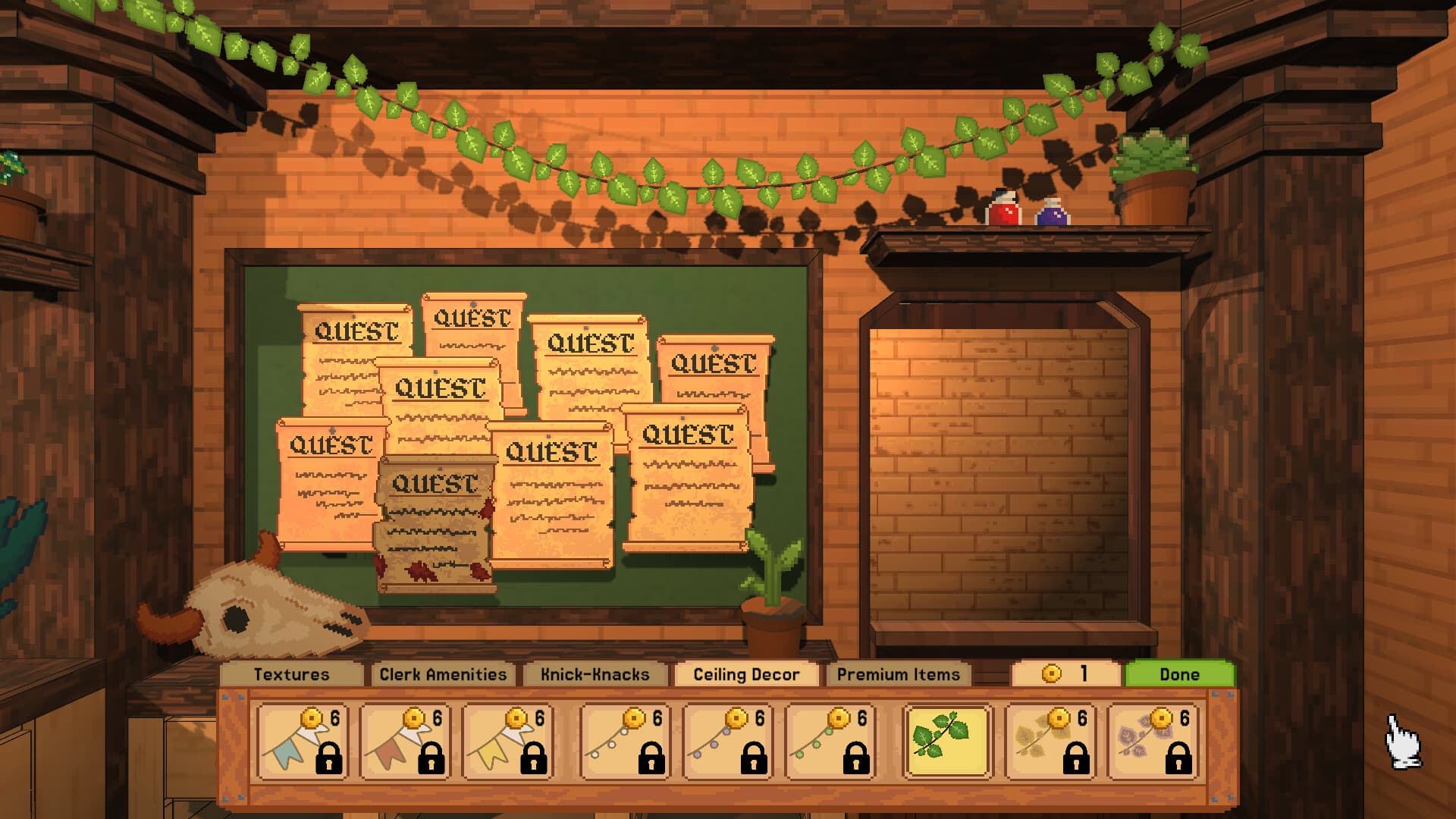Open the Knick-Knacks tab
The height and width of the screenshot is (819, 1456).
tap(595, 673)
